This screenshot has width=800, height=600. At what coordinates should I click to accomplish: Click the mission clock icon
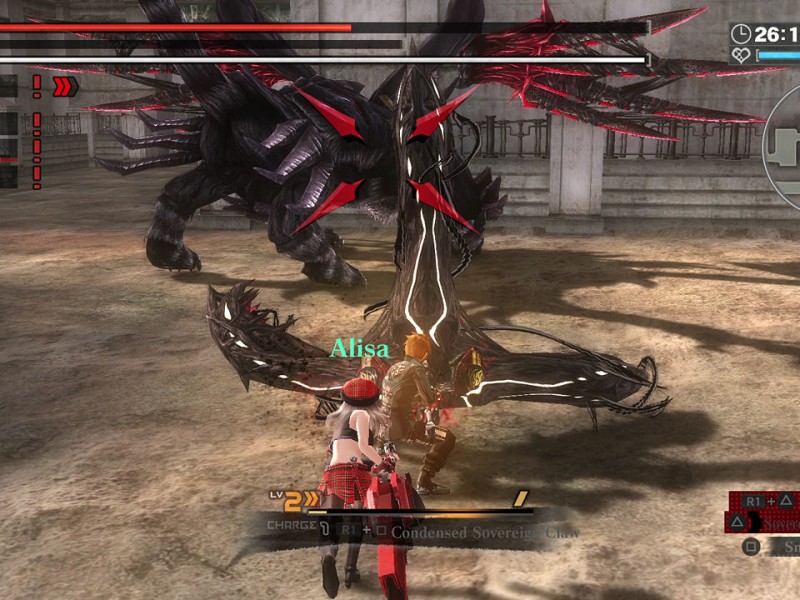741,35
